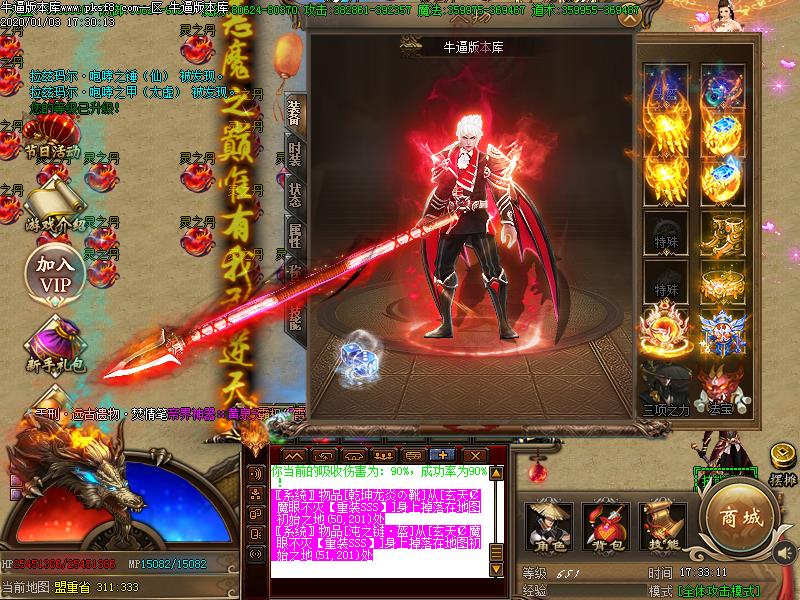Switch to the 时装 fashion tab
The height and width of the screenshot is (600, 800).
(x=295, y=154)
